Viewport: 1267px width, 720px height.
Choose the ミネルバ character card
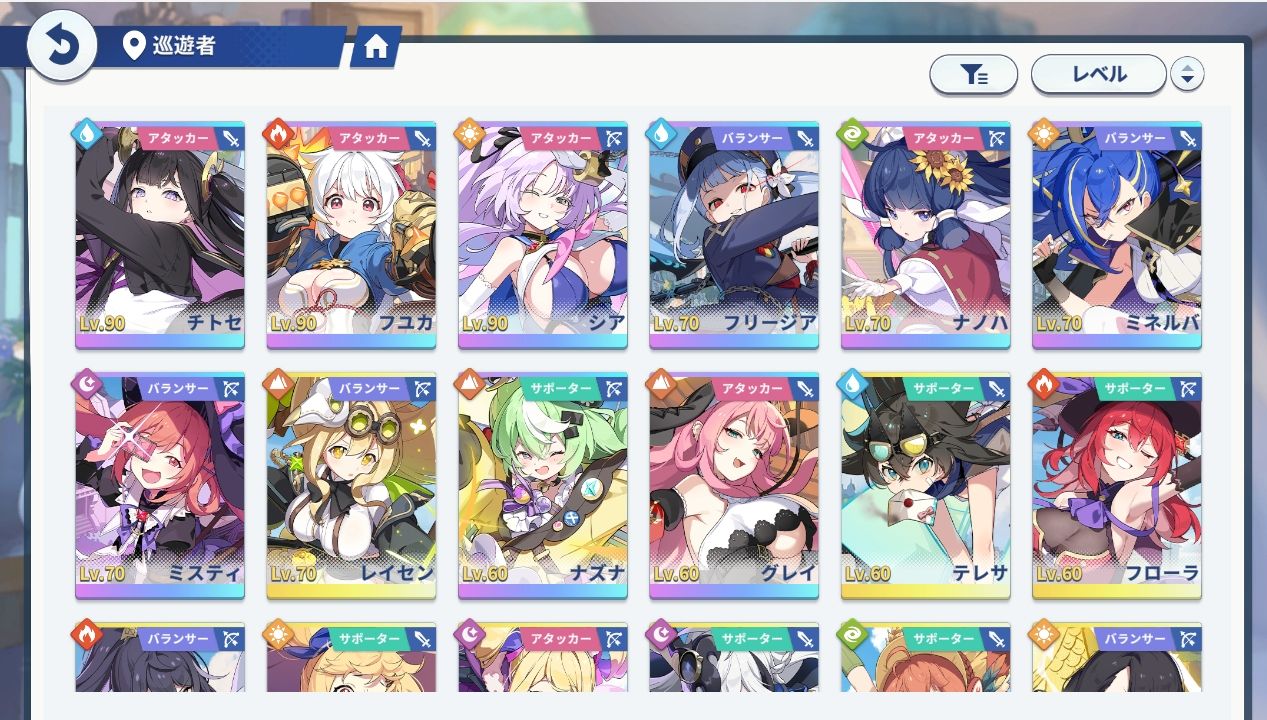tap(1117, 235)
